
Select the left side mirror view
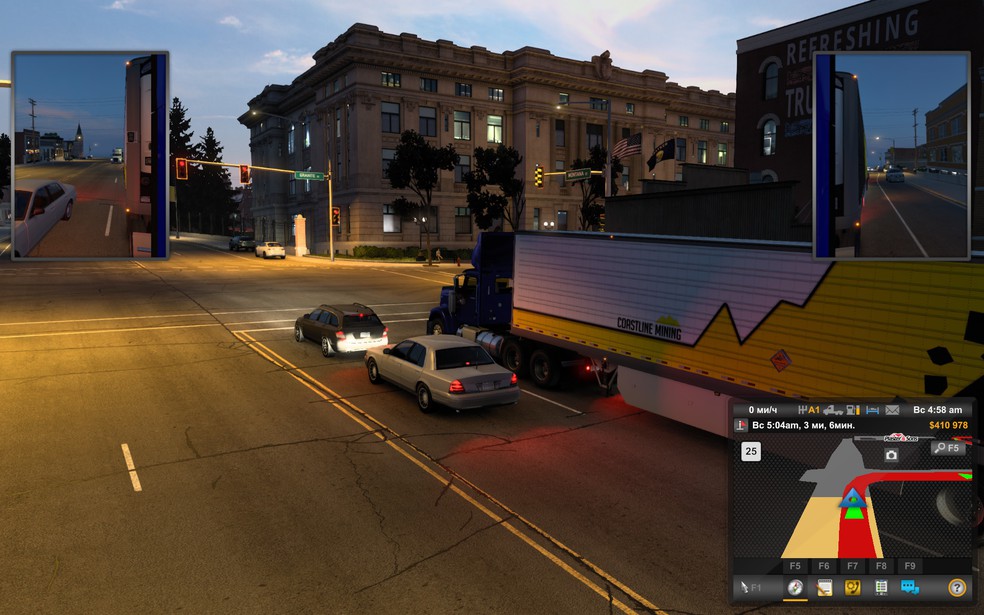coord(90,156)
